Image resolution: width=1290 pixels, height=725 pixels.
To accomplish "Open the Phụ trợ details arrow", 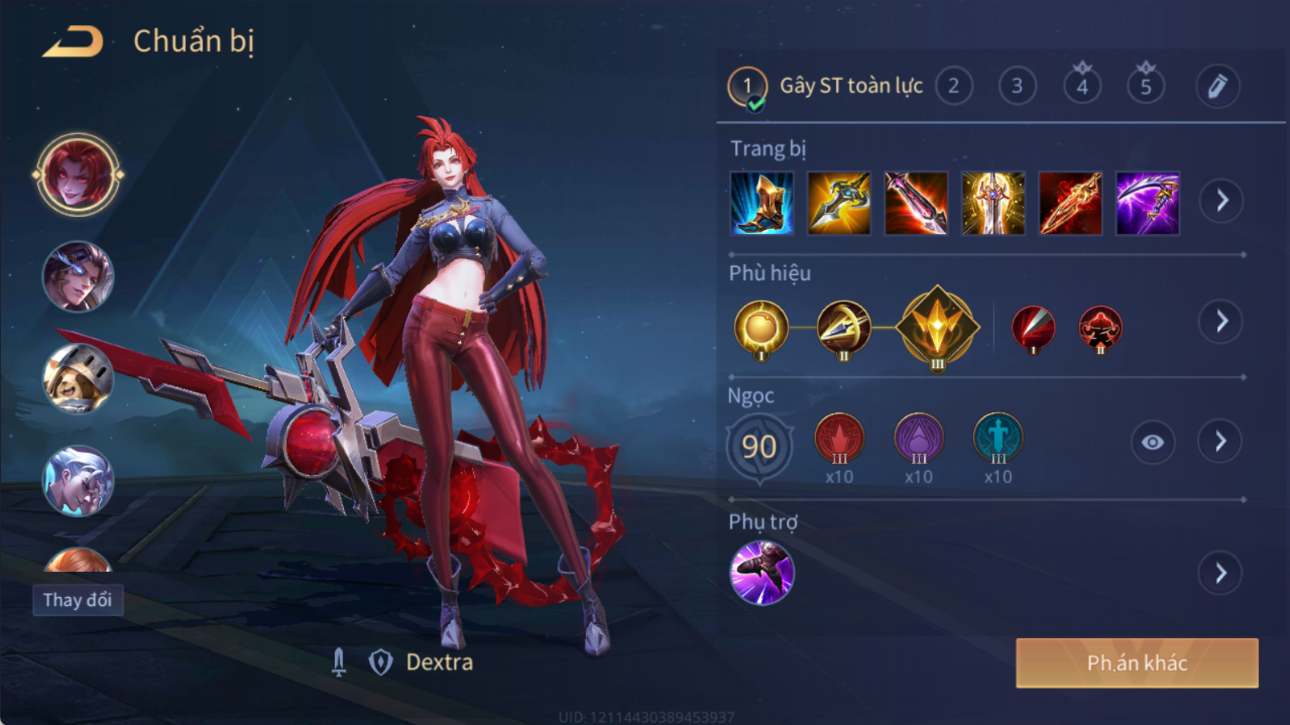I will click(1221, 573).
